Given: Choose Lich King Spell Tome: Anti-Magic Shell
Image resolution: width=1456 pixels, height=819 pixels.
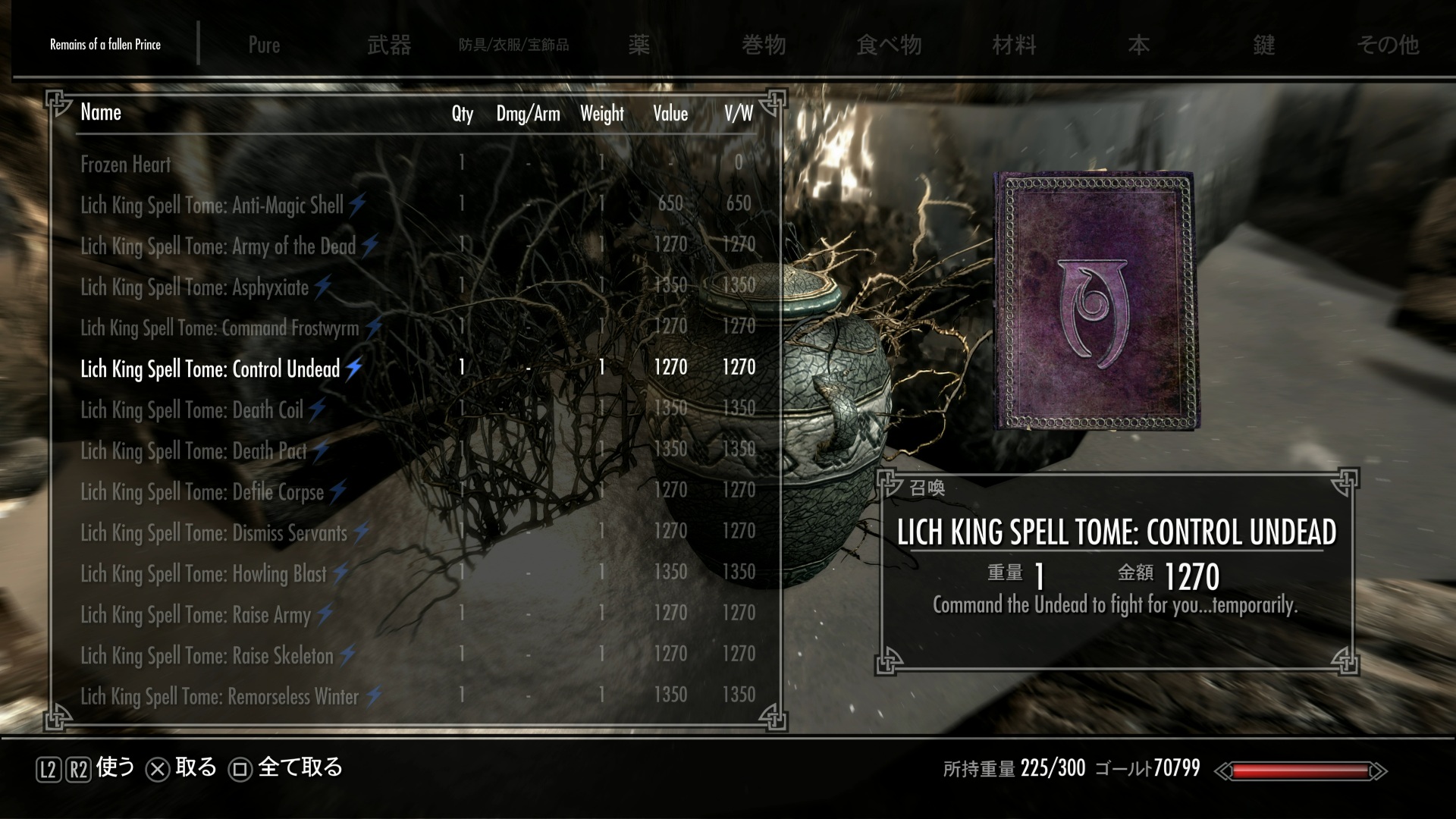Looking at the screenshot, I should 212,205.
